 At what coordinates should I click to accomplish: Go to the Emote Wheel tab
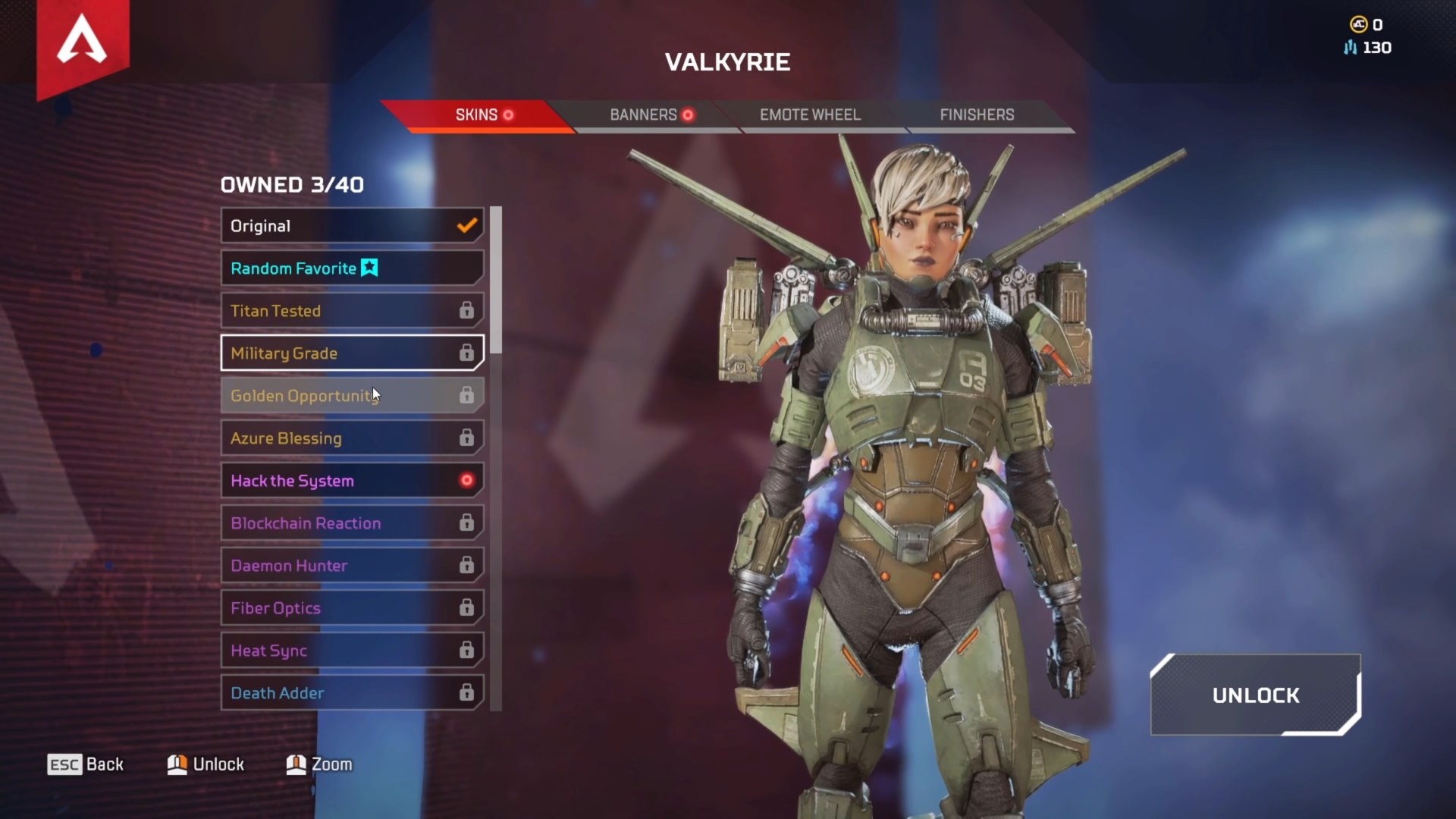pos(810,115)
